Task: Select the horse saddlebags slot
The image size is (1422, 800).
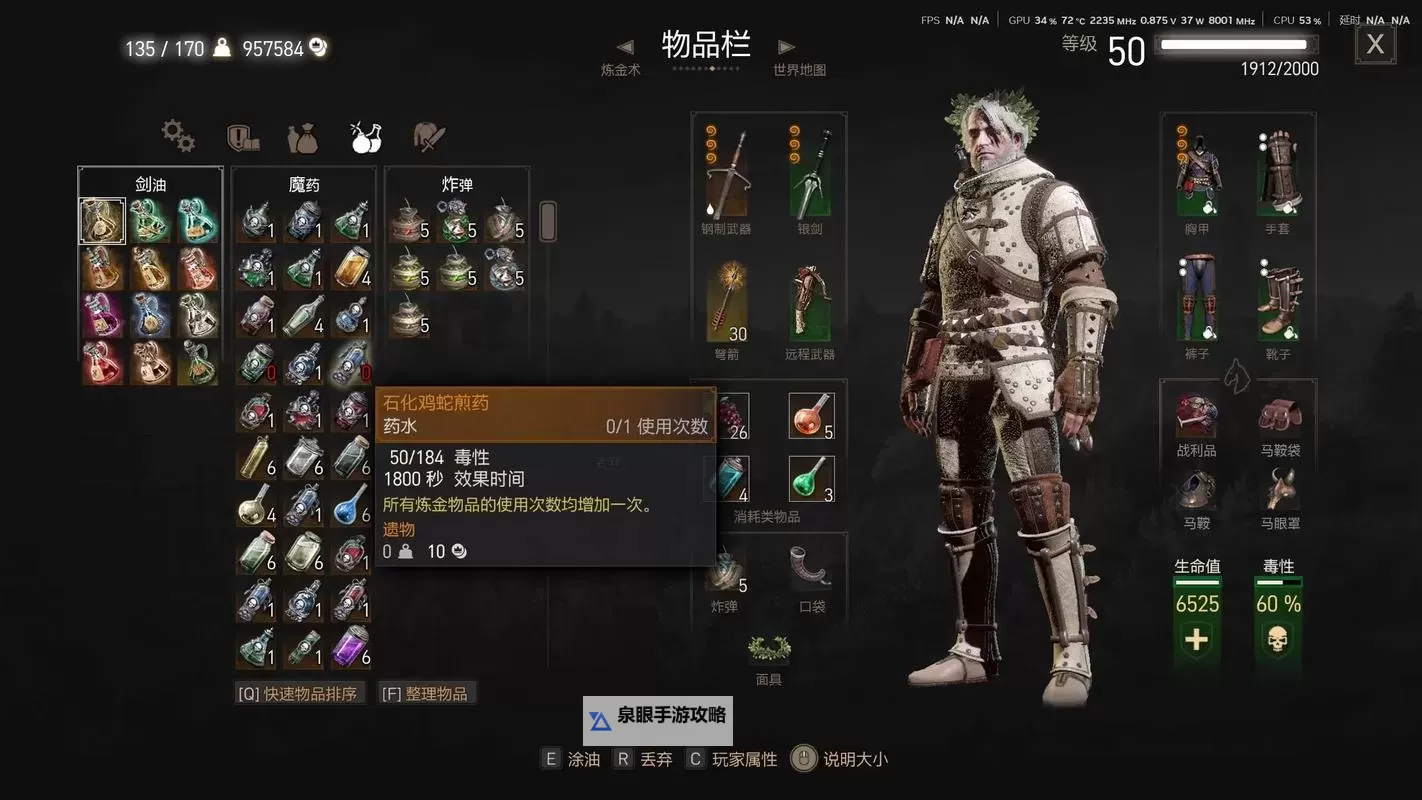Action: 1281,415
